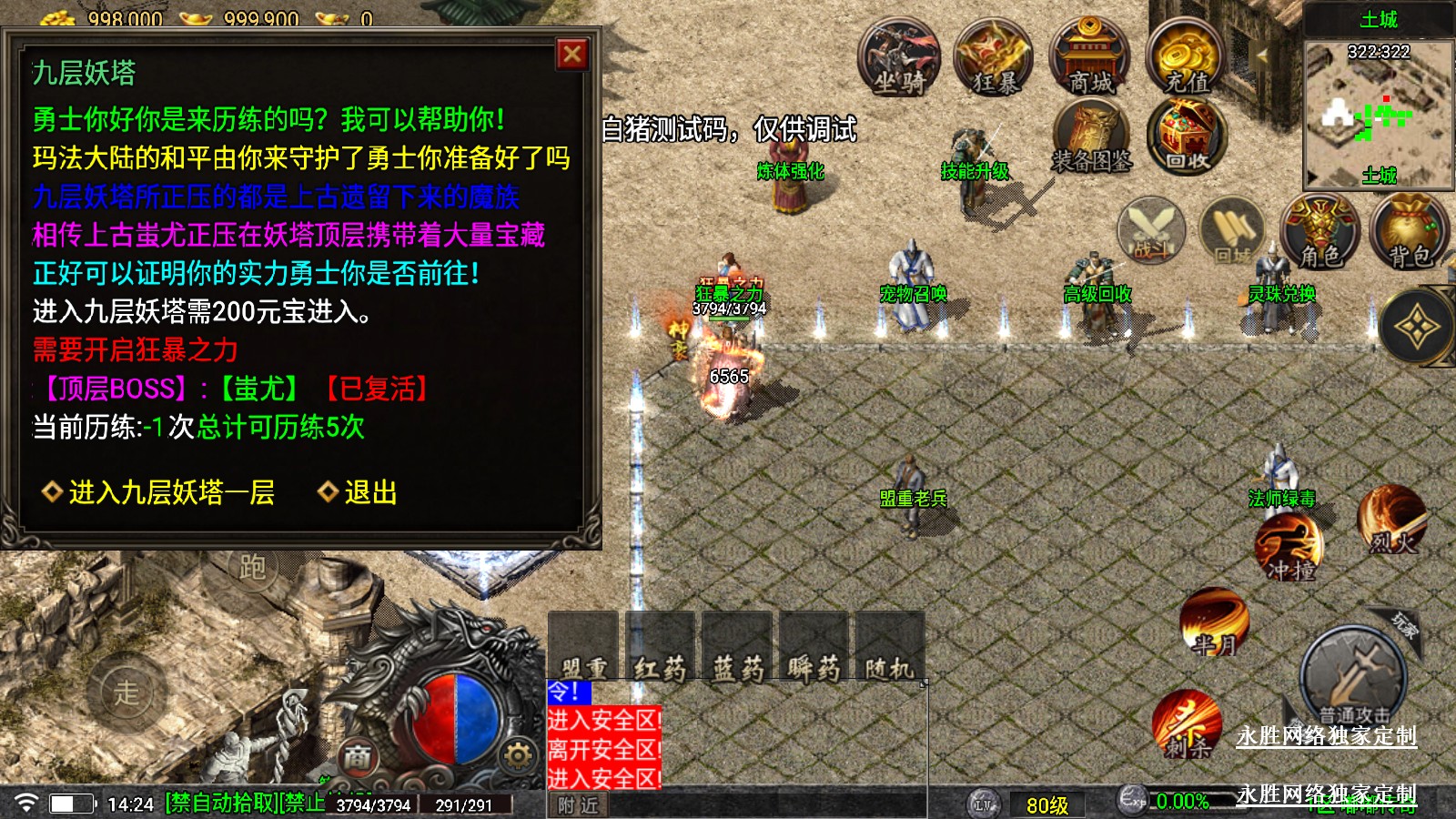Close the 九层妖塔 dialog window
Screen dimensions: 1456x819
point(572,55)
